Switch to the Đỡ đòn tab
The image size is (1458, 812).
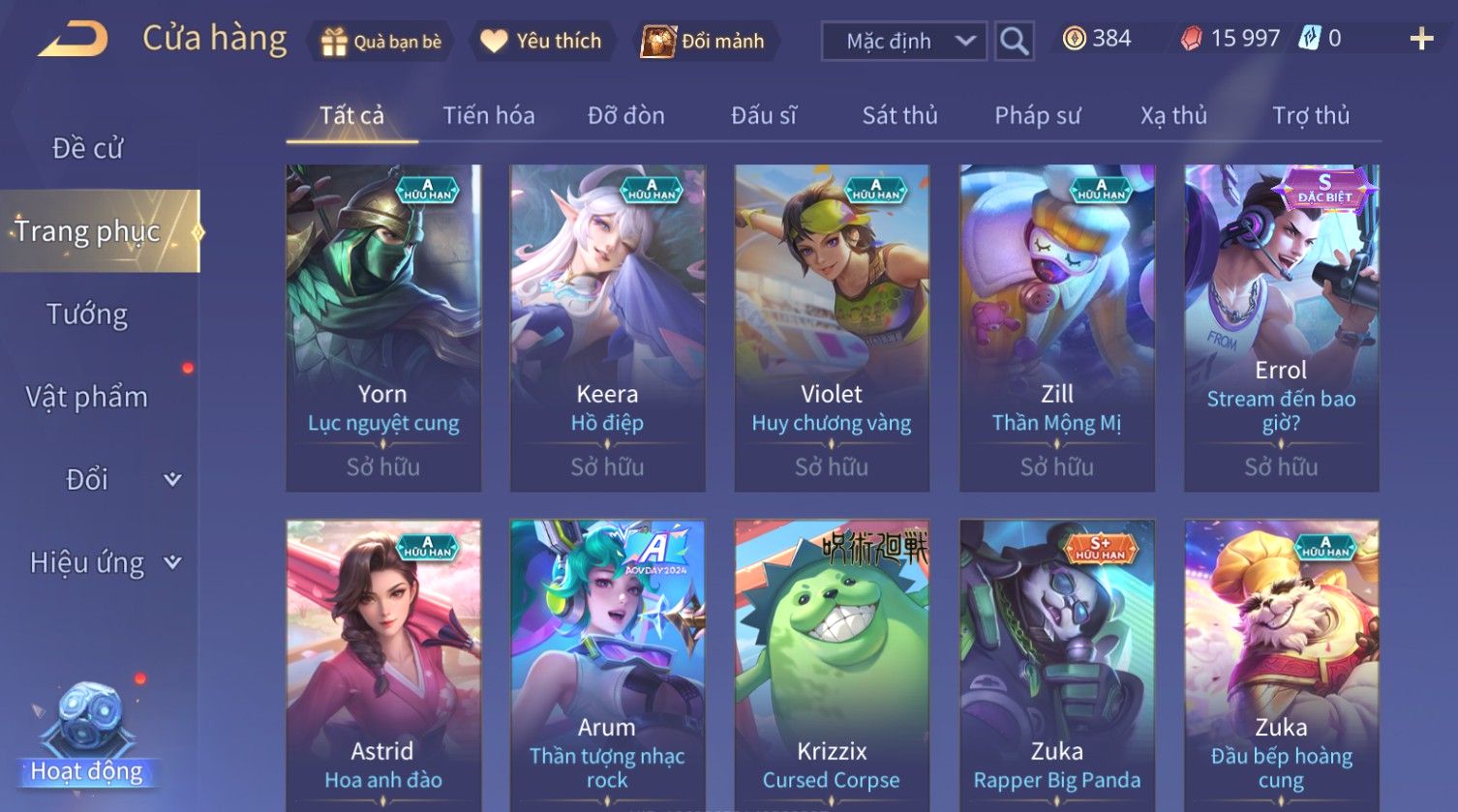pyautogui.click(x=625, y=116)
